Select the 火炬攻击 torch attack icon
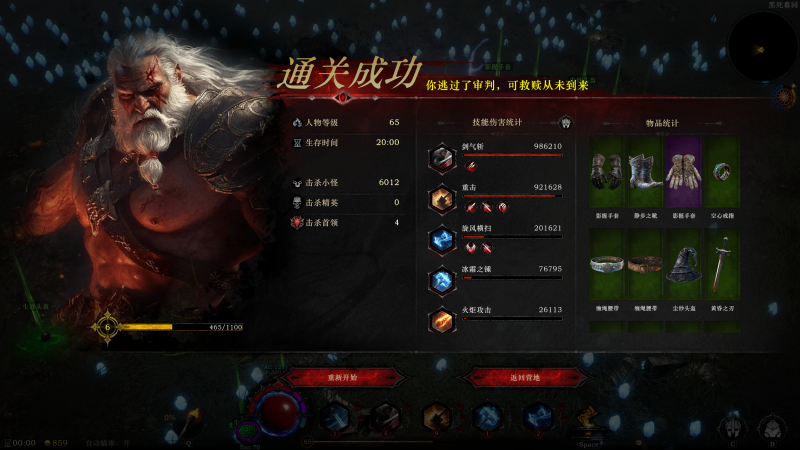This screenshot has width=800, height=450. 442,321
